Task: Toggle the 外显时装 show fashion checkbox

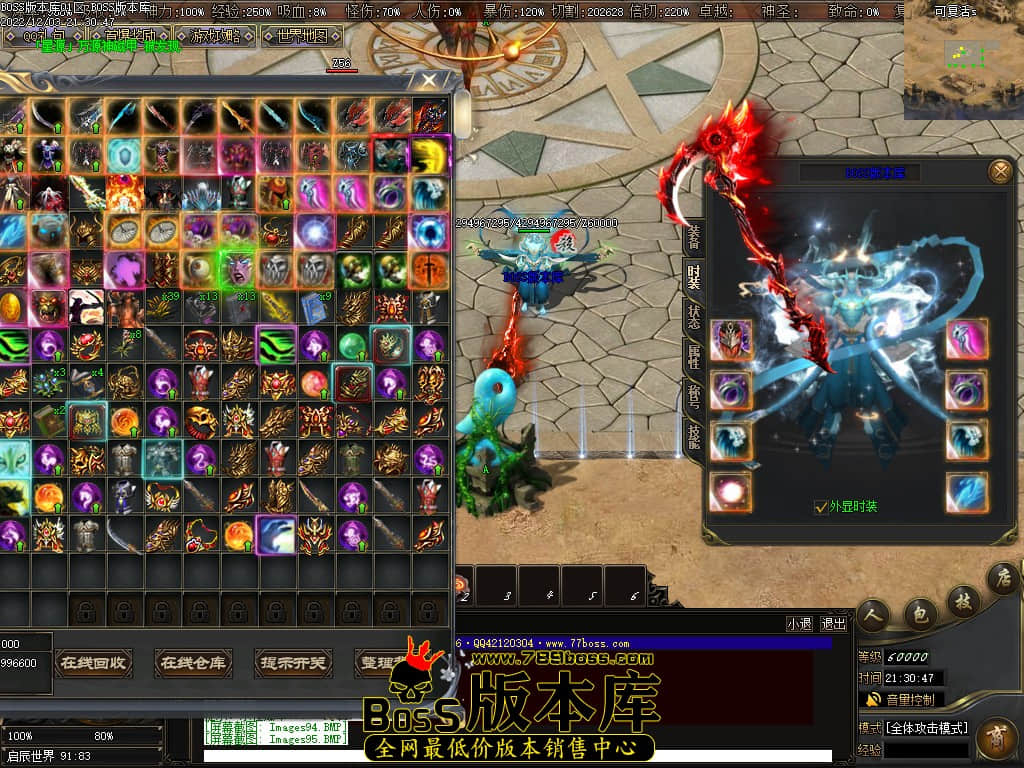Action: [x=821, y=507]
